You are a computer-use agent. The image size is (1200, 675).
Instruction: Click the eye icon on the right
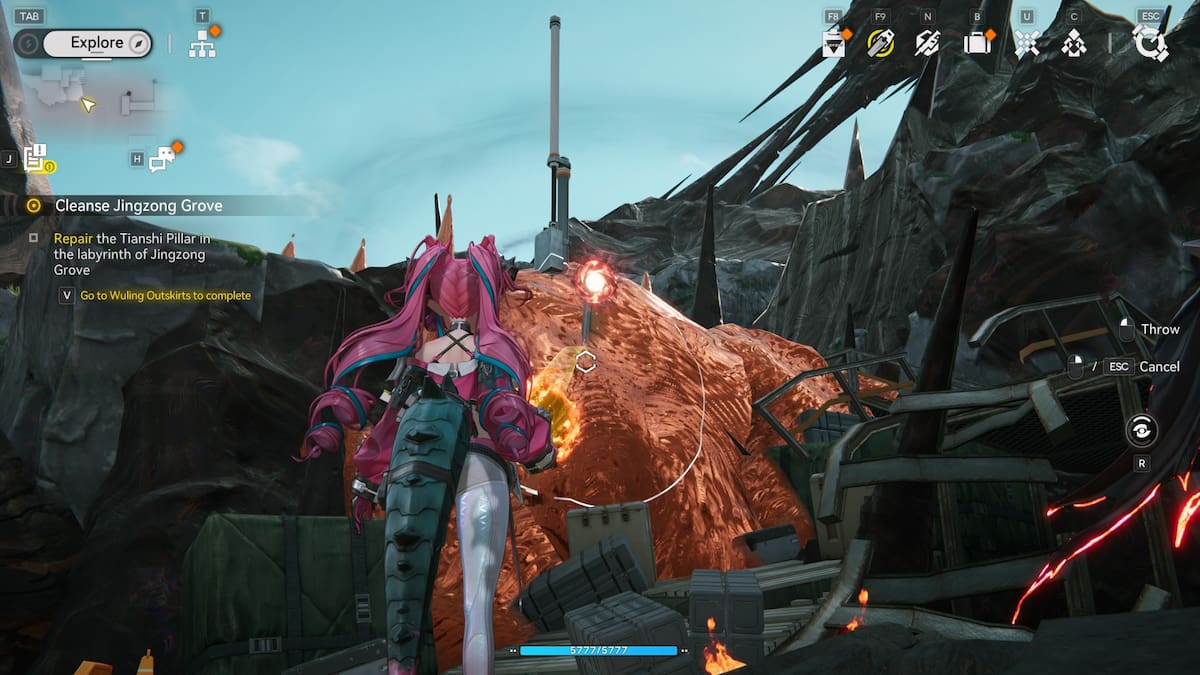coord(1141,431)
